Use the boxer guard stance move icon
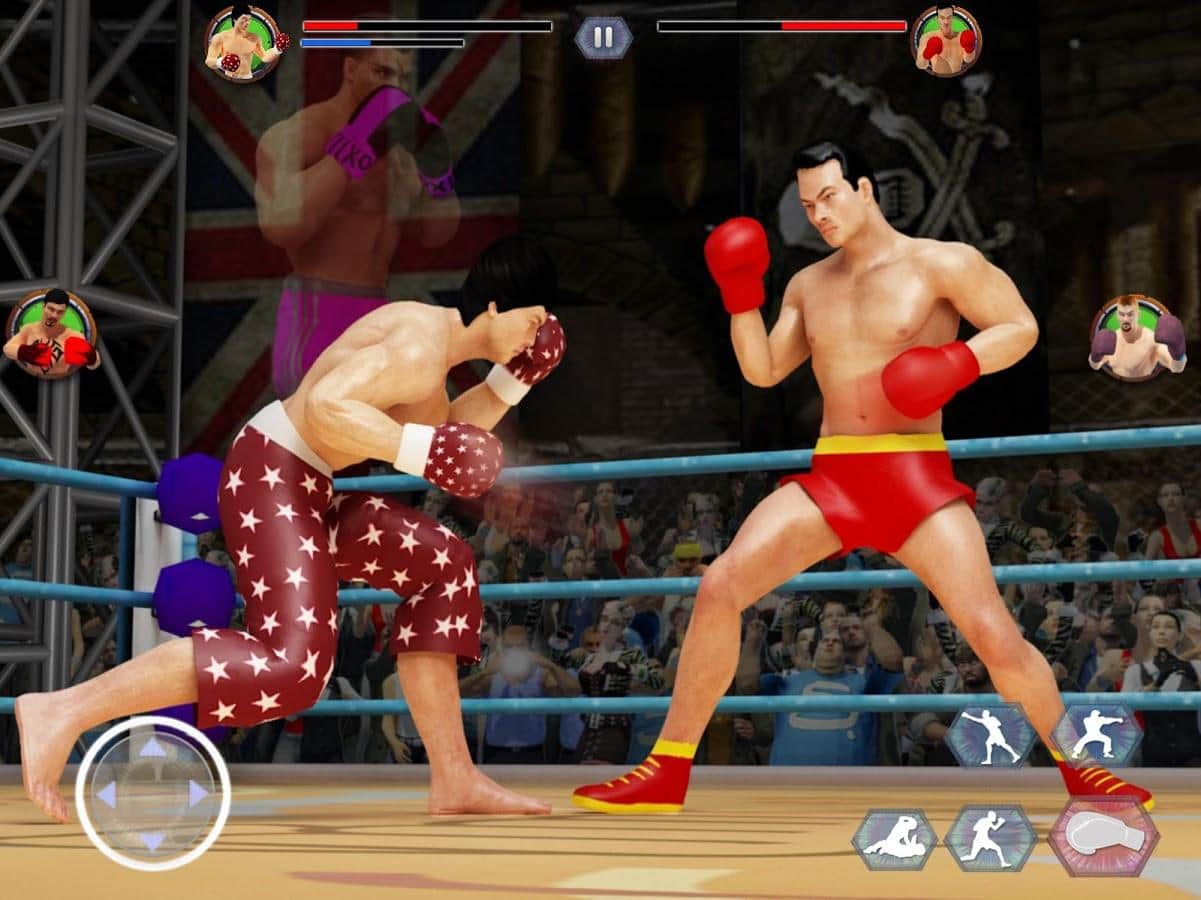Image resolution: width=1201 pixels, height=900 pixels. (x=990, y=837)
